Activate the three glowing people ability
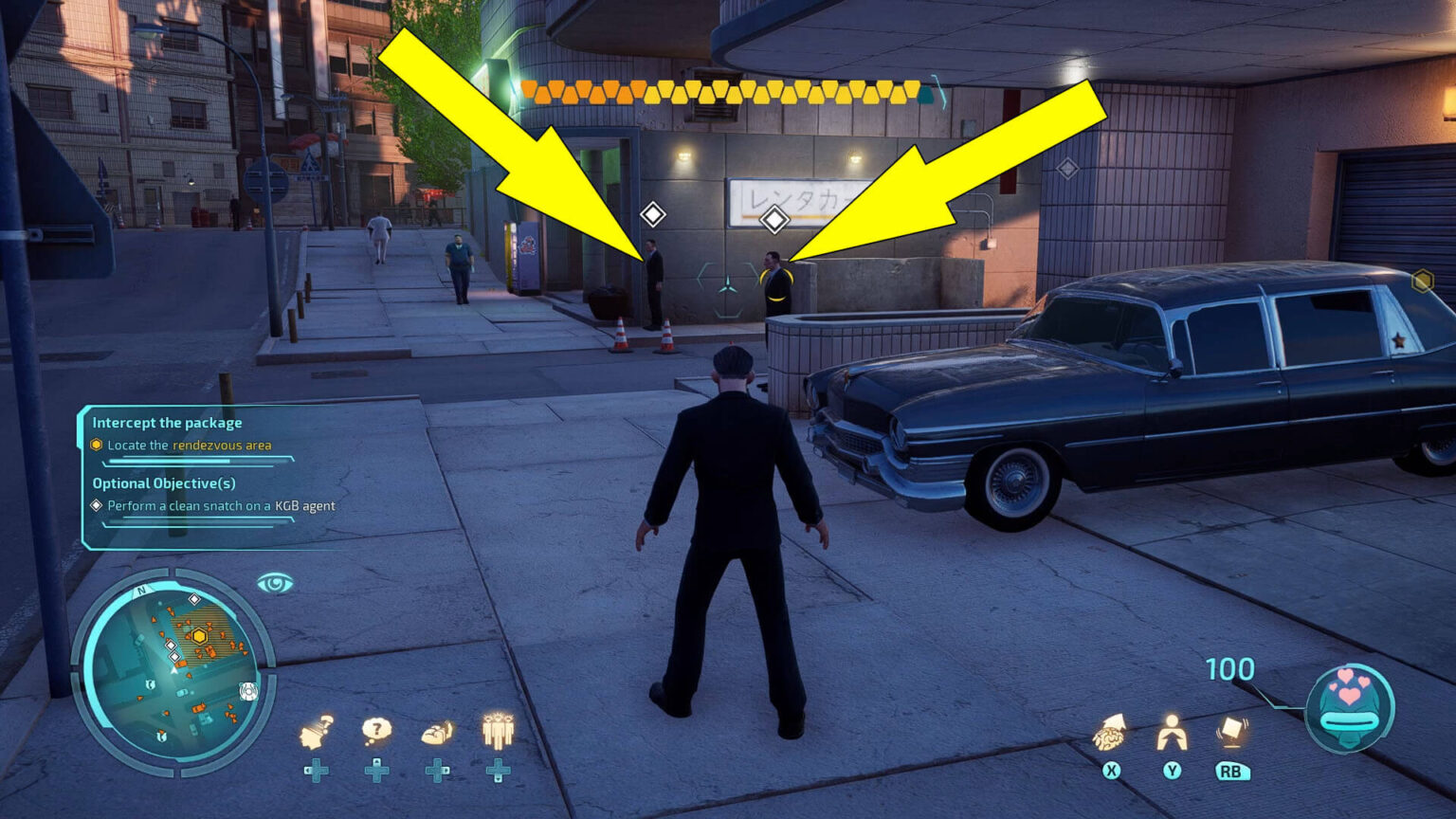The height and width of the screenshot is (819, 1456). (498, 731)
